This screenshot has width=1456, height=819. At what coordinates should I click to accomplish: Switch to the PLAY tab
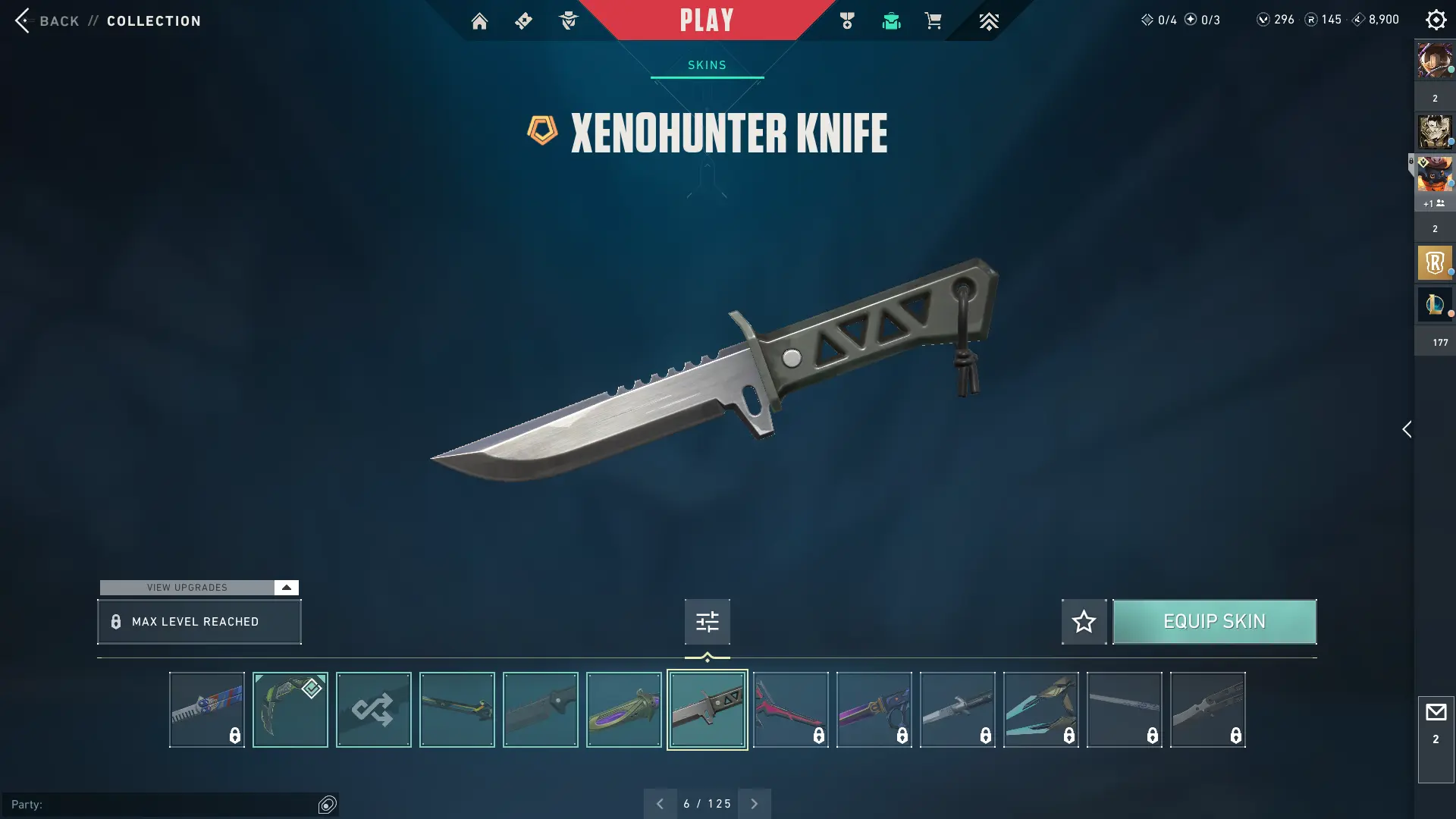click(x=706, y=20)
